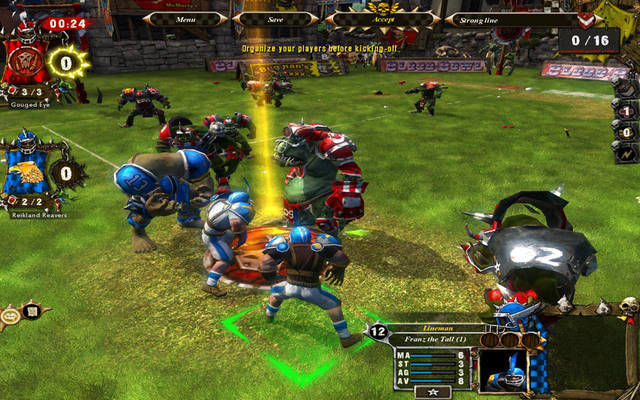Click the lightning bolt icon on right edge

point(626,153)
